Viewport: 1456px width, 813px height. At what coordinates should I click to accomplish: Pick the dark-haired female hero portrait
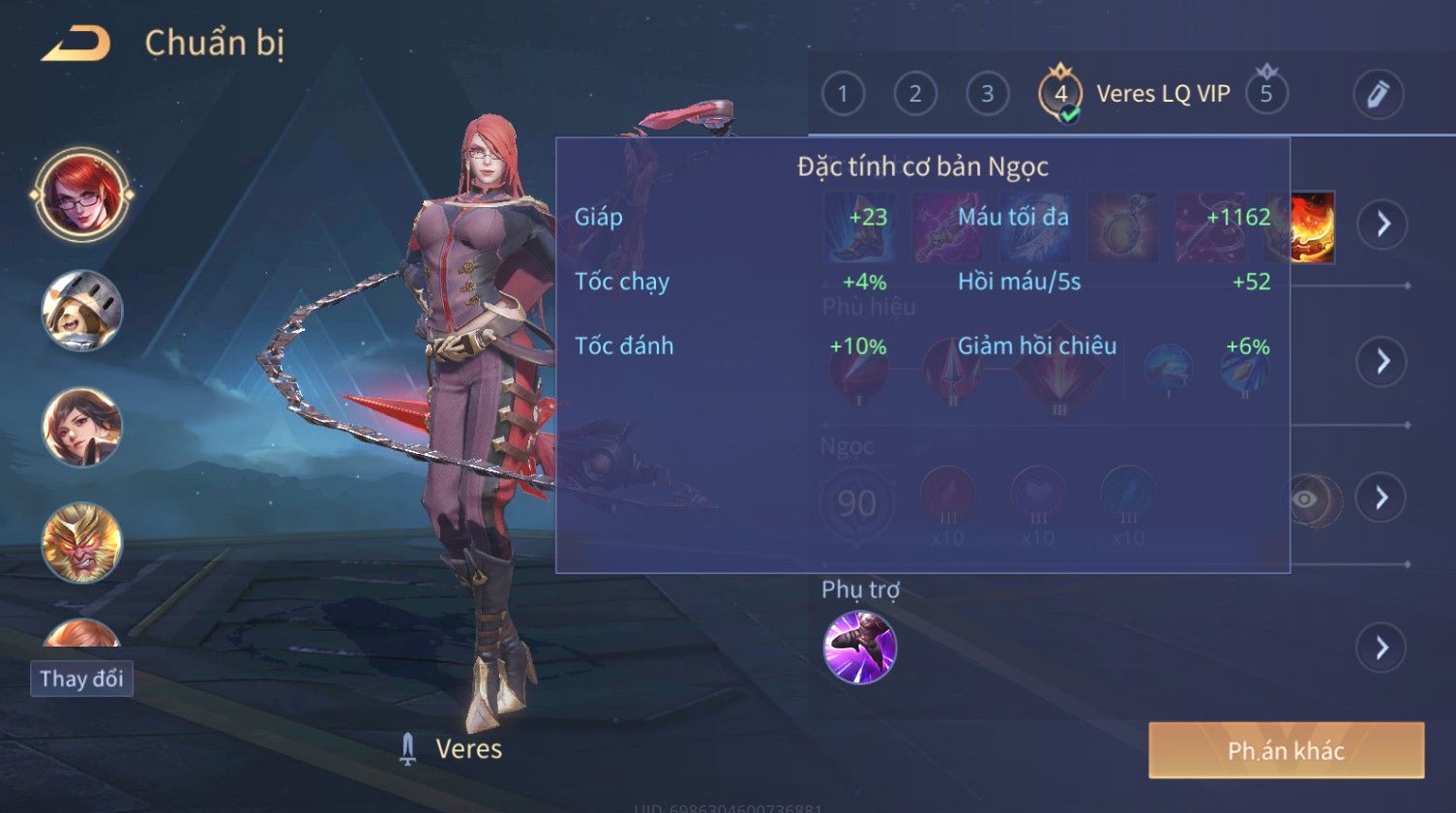(81, 427)
